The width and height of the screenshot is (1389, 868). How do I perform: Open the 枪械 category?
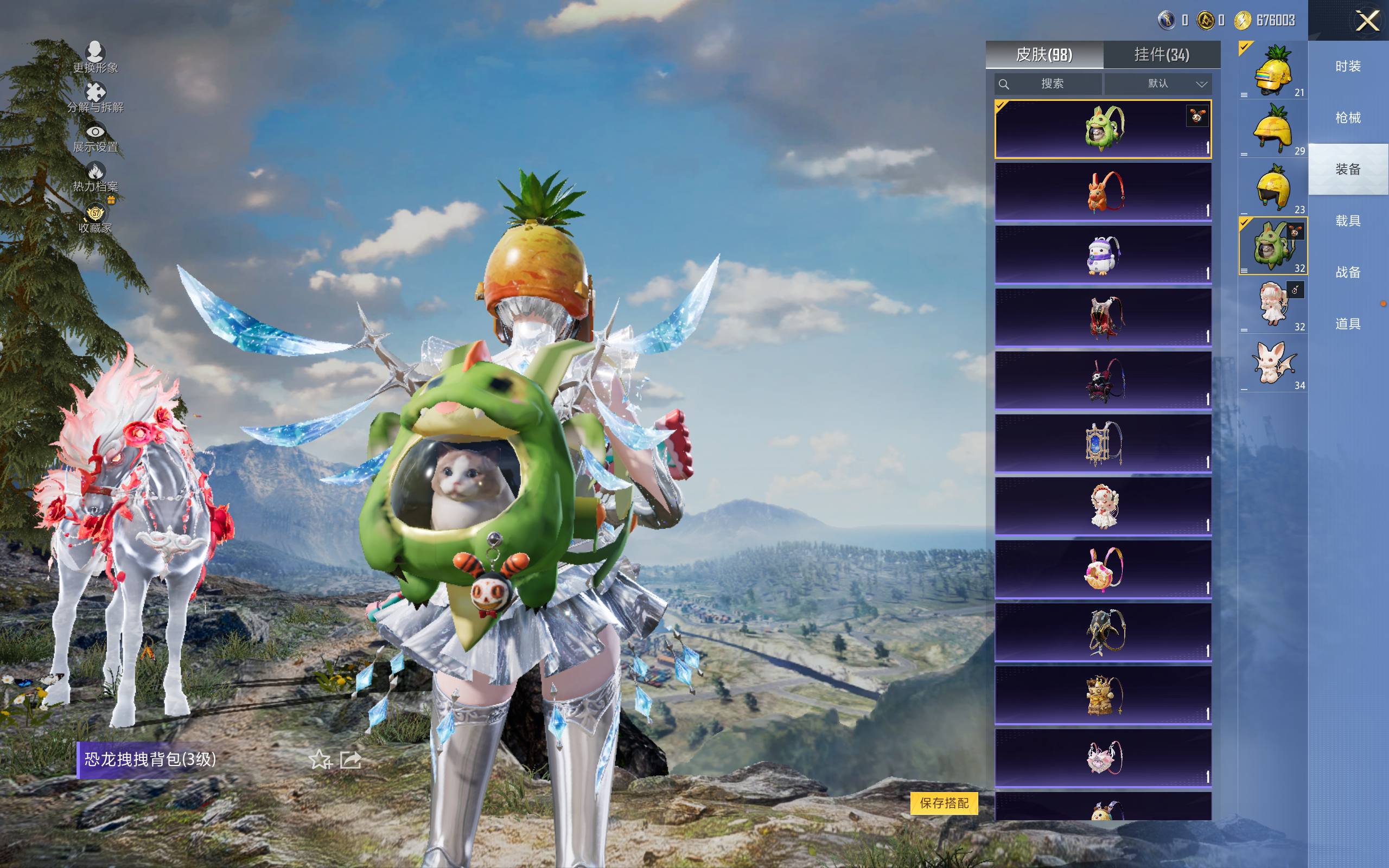point(1348,118)
